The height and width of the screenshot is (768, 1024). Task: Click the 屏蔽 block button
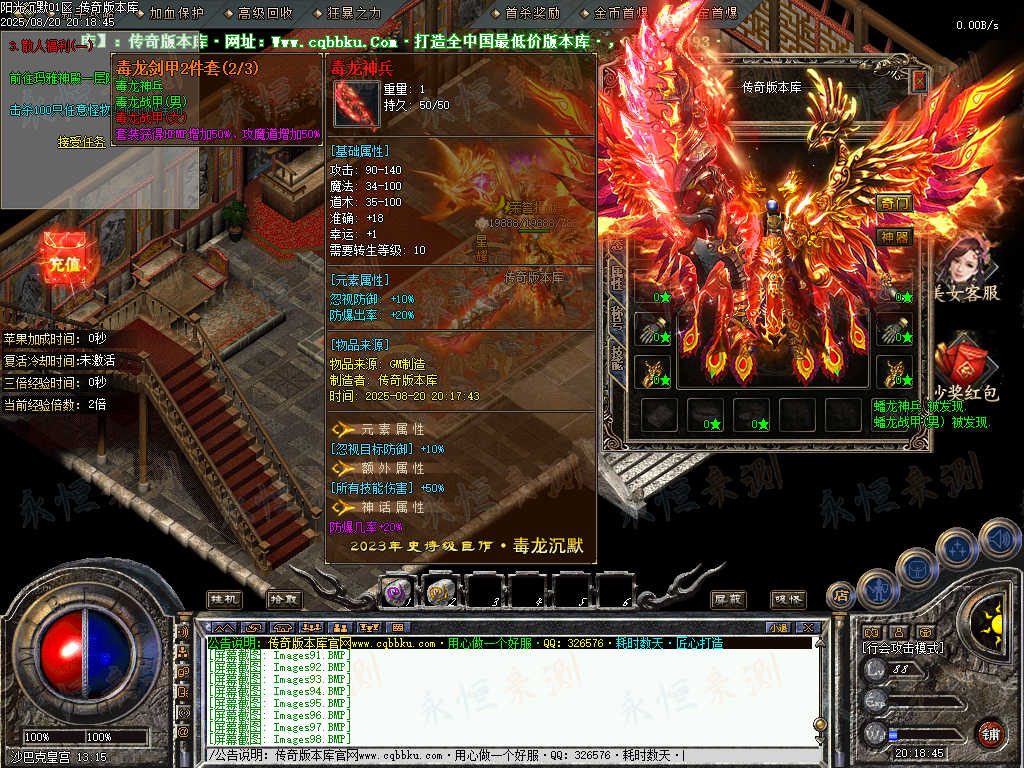click(729, 598)
